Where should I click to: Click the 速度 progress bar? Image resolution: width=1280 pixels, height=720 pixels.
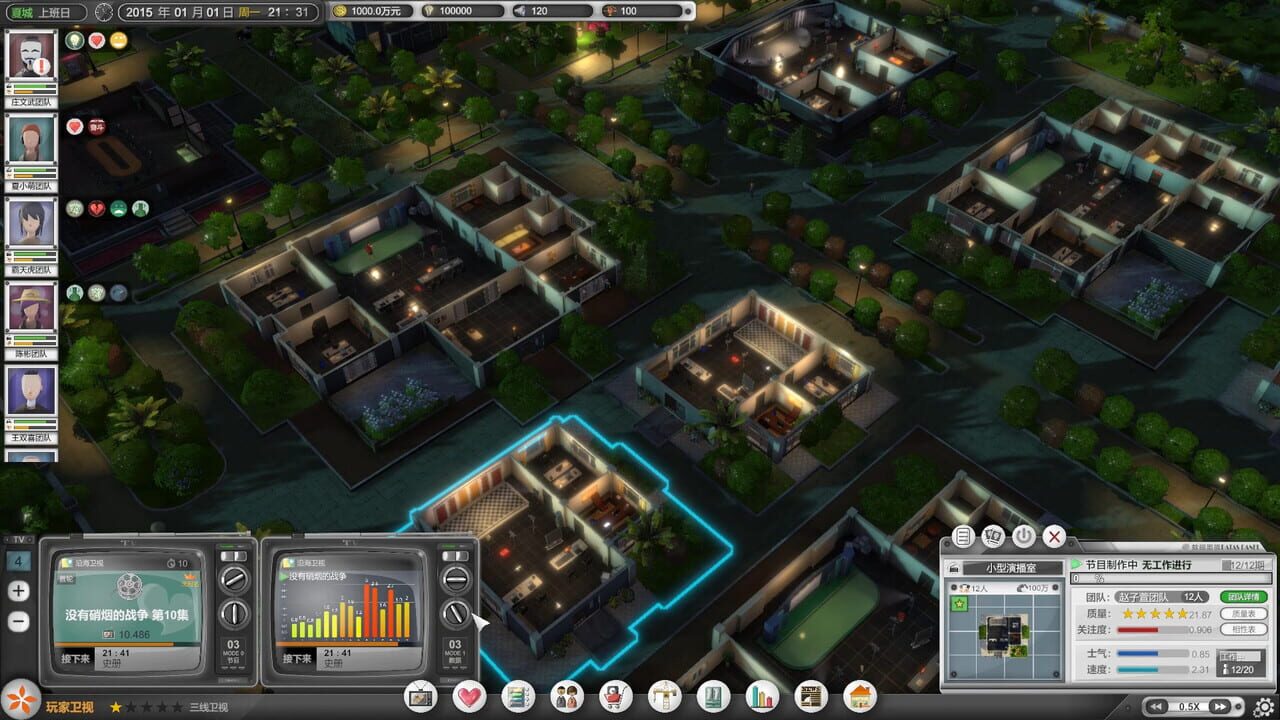point(1153,668)
